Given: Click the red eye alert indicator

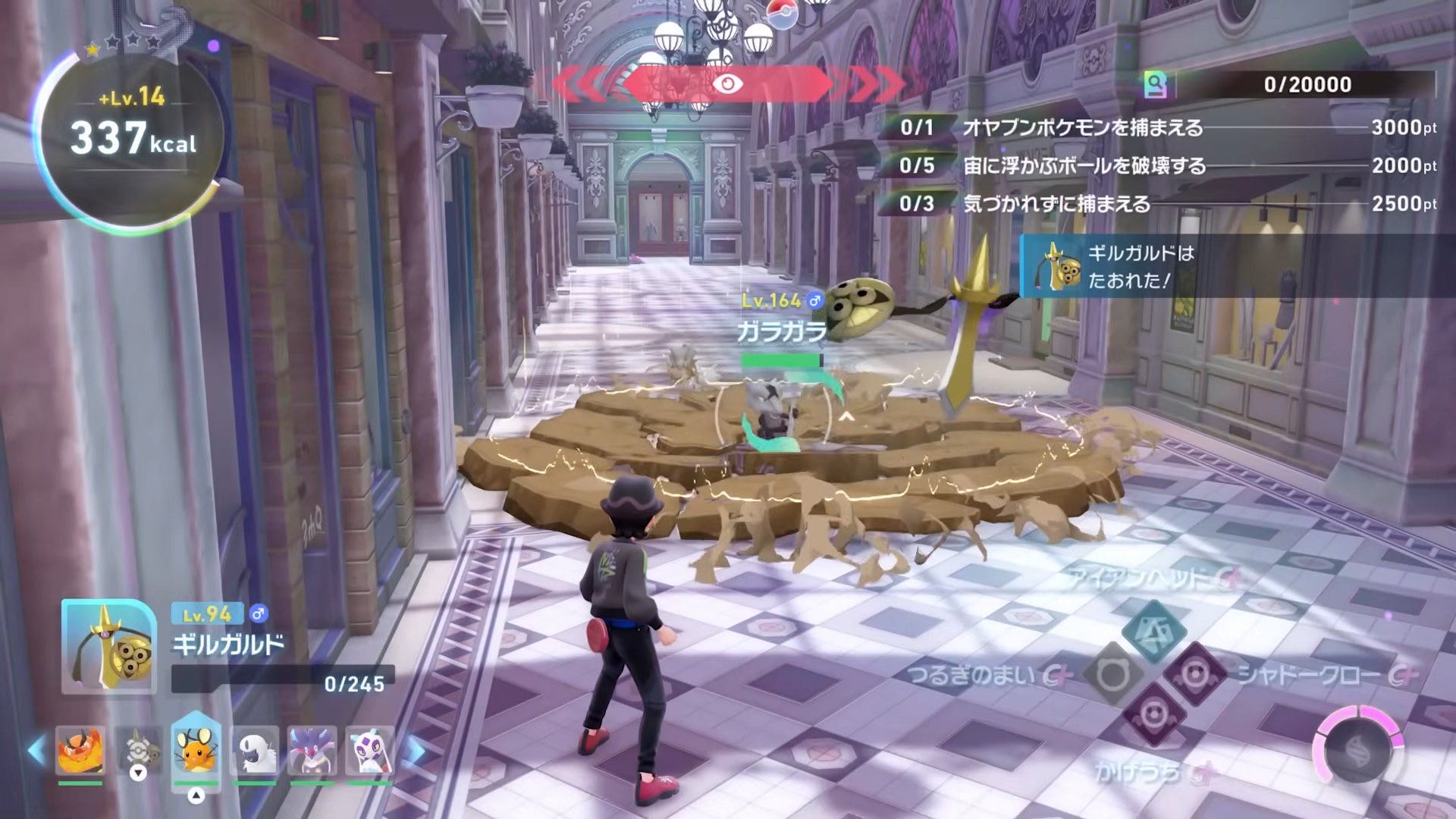Looking at the screenshot, I should coord(727,84).
